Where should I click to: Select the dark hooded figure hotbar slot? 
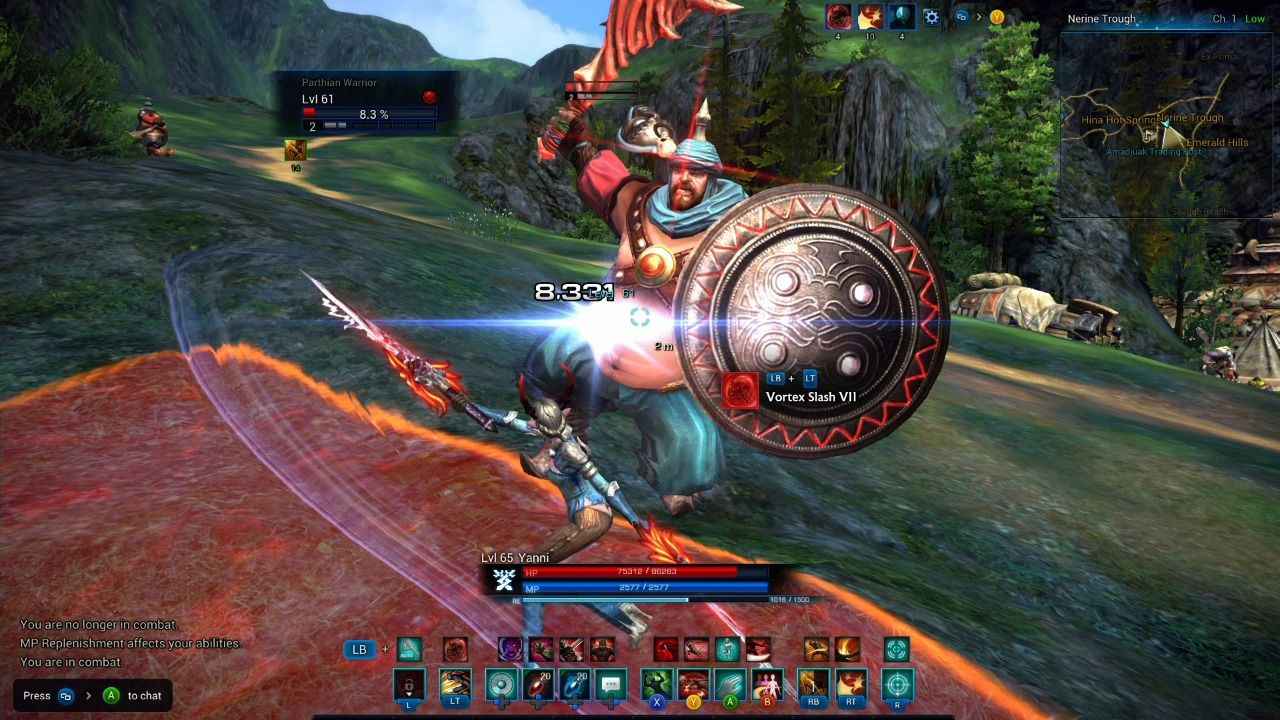point(409,685)
